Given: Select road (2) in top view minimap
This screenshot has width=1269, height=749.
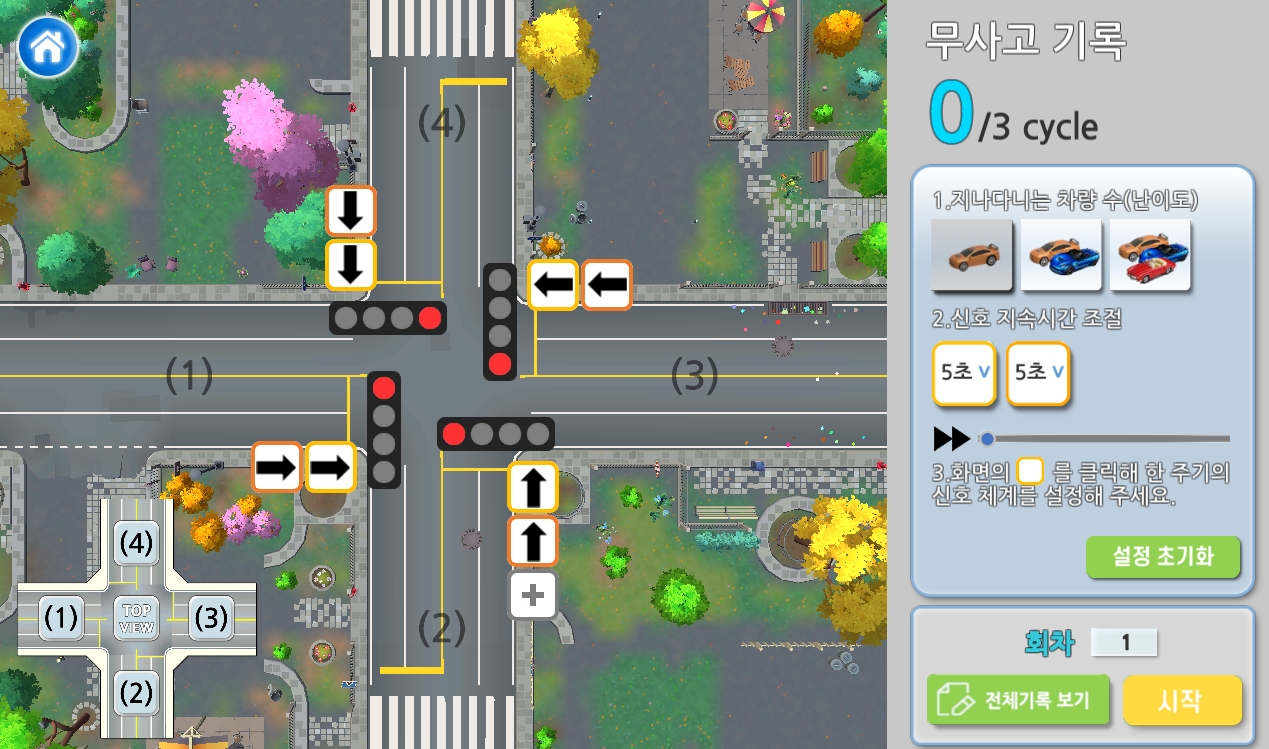Looking at the screenshot, I should pos(136,692).
